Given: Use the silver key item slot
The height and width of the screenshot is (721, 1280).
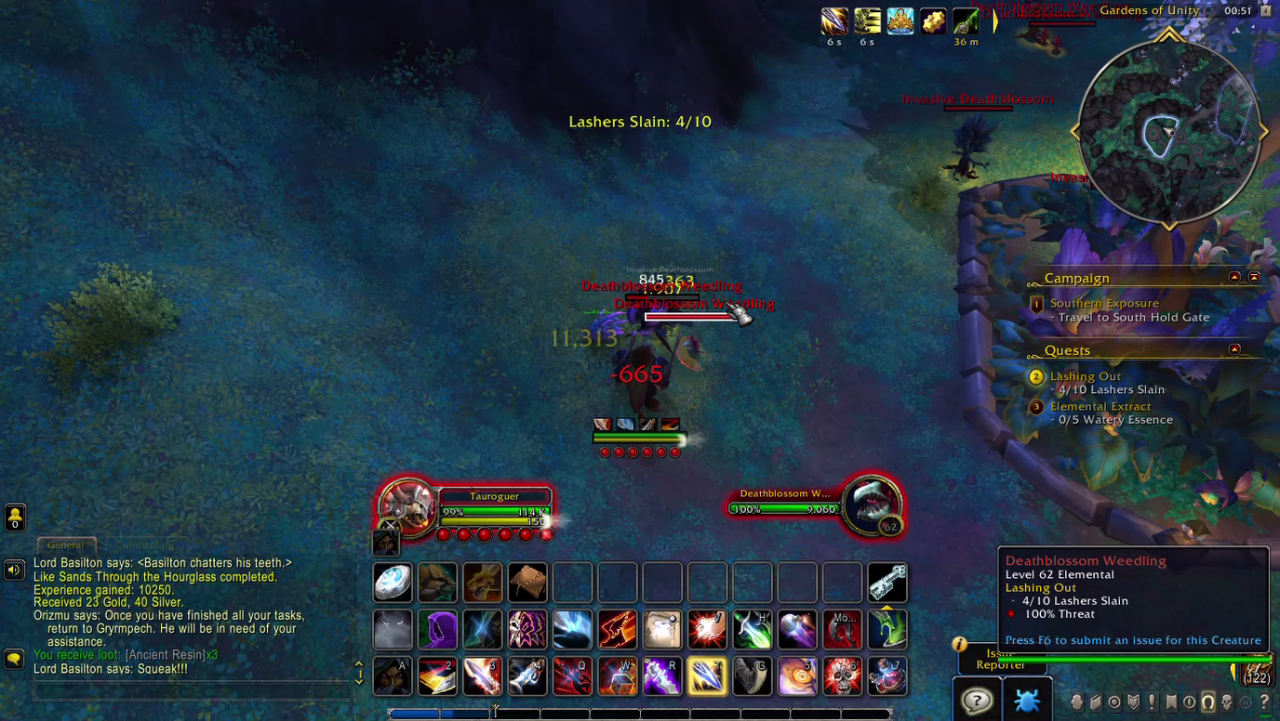Looking at the screenshot, I should point(887,583).
